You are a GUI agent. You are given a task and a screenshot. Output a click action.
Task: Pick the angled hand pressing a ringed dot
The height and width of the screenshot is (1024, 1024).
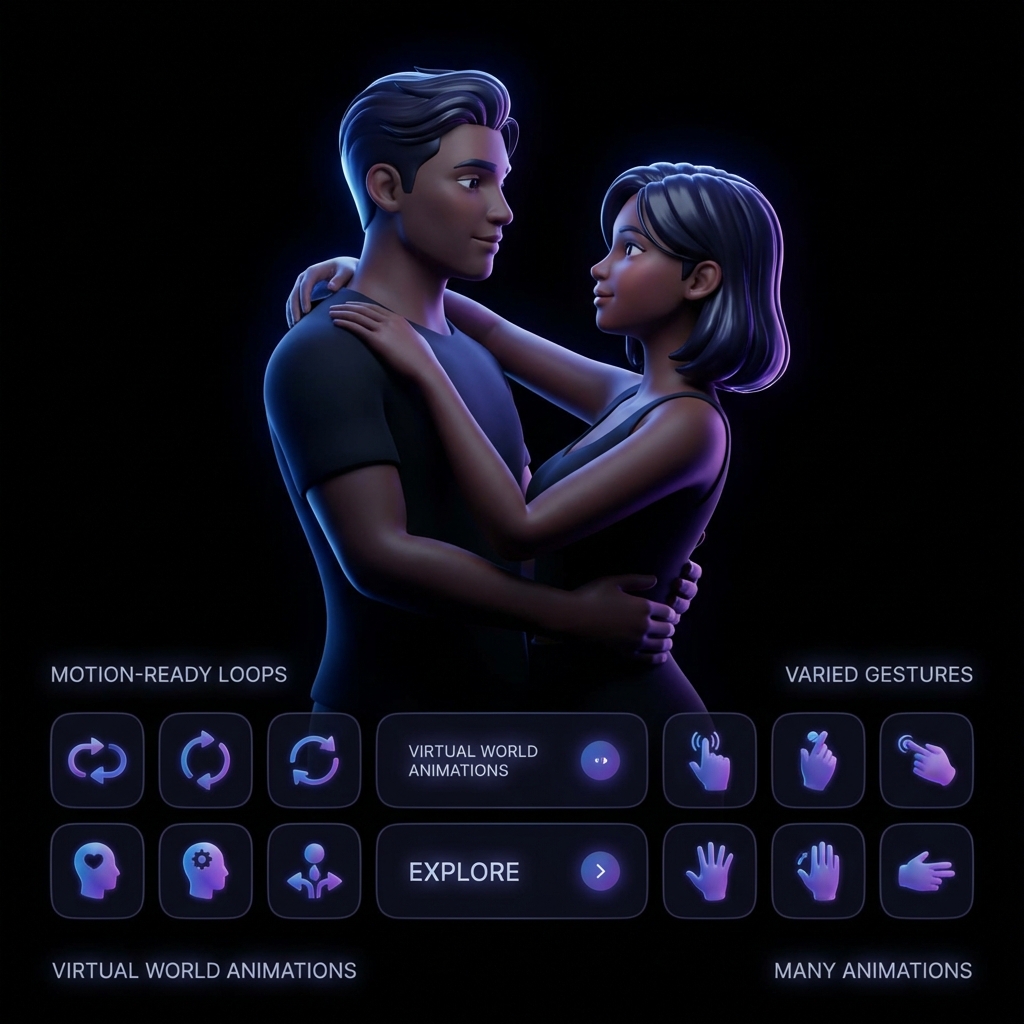coord(926,761)
